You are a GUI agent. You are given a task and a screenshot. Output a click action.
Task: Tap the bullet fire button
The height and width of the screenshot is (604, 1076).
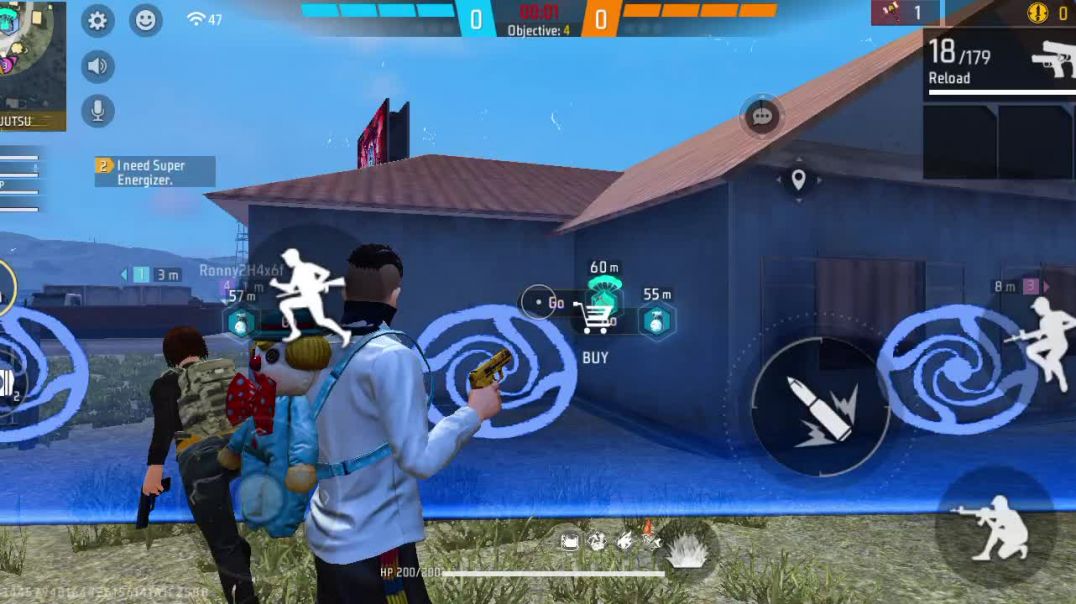(820, 406)
